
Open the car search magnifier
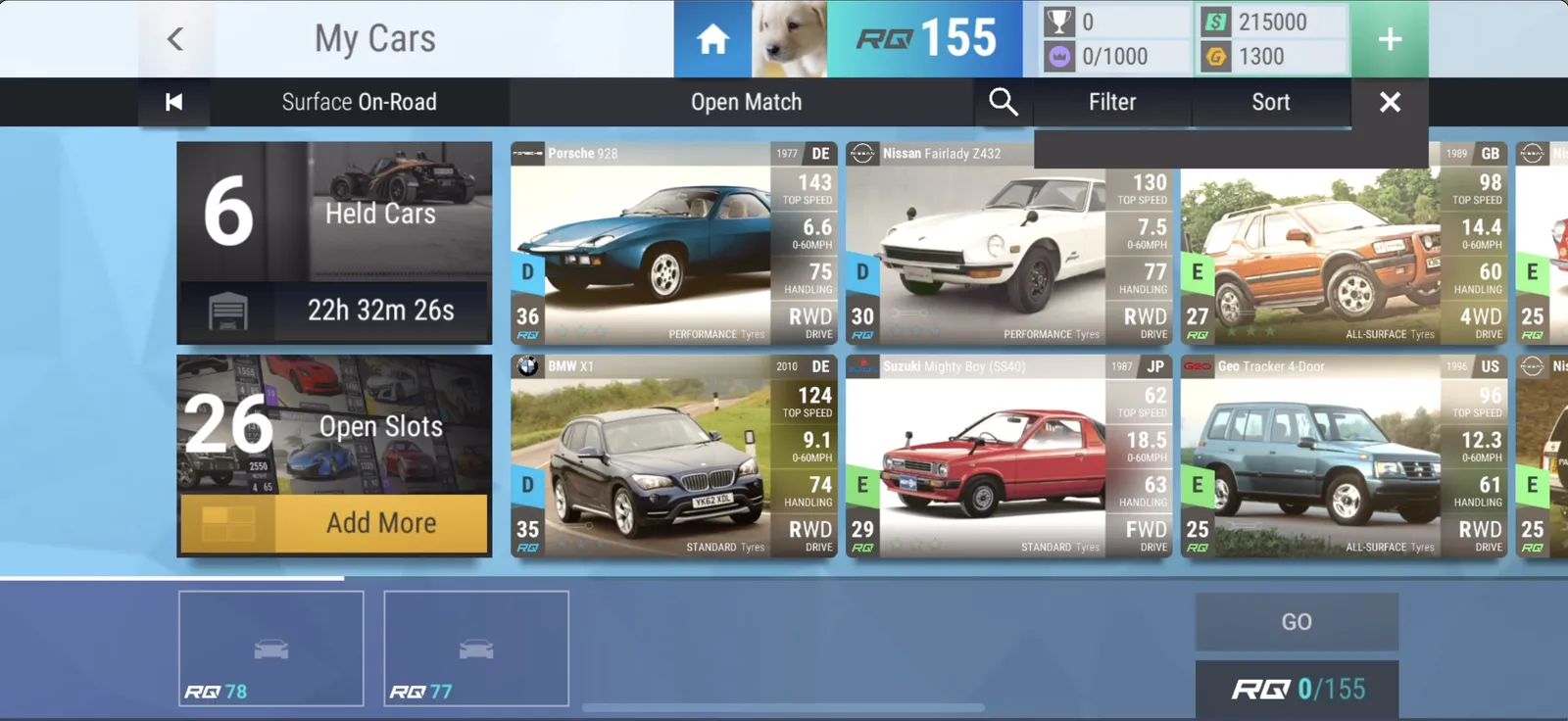(x=1003, y=102)
